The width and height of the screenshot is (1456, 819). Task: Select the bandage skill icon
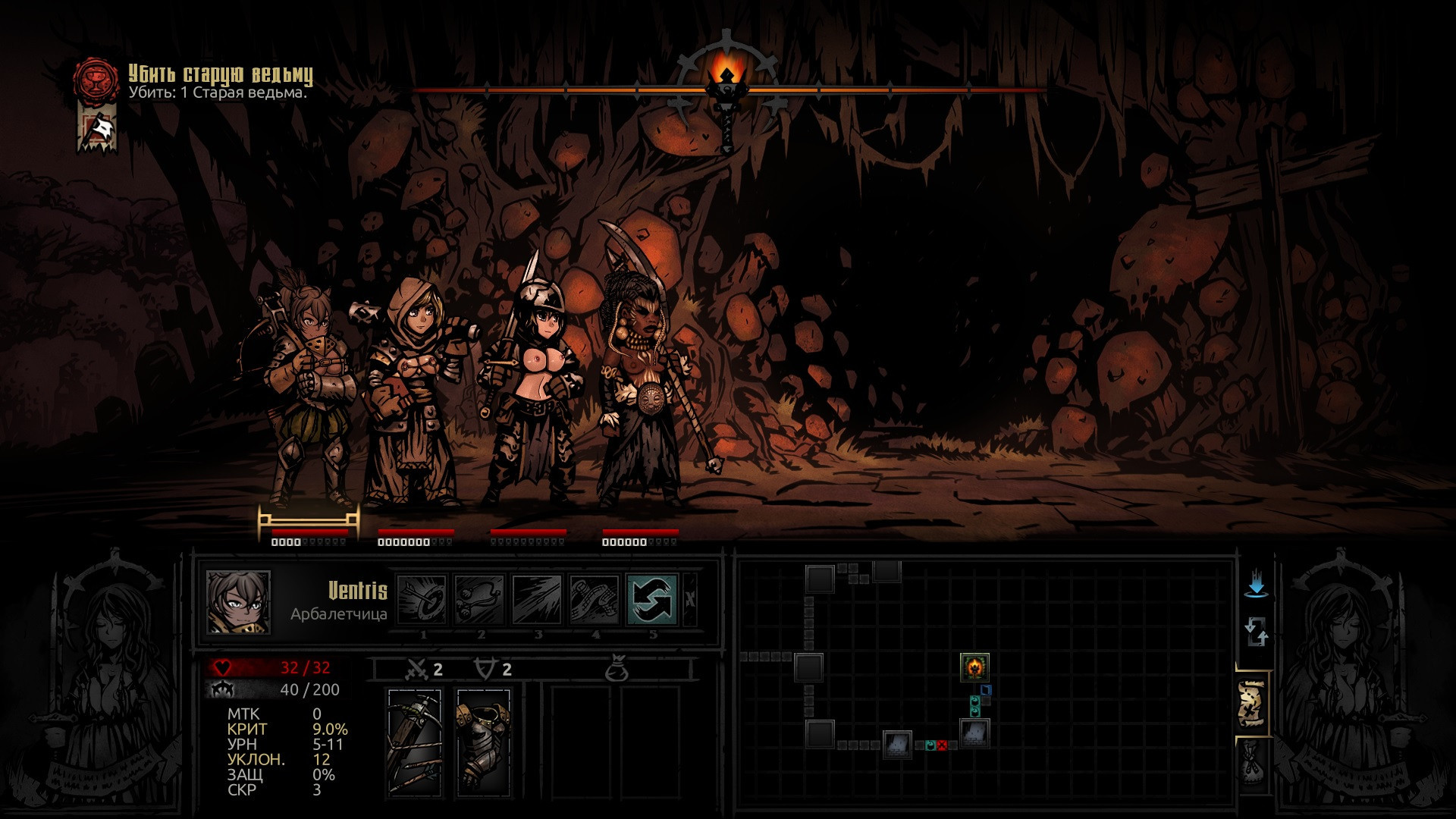595,599
